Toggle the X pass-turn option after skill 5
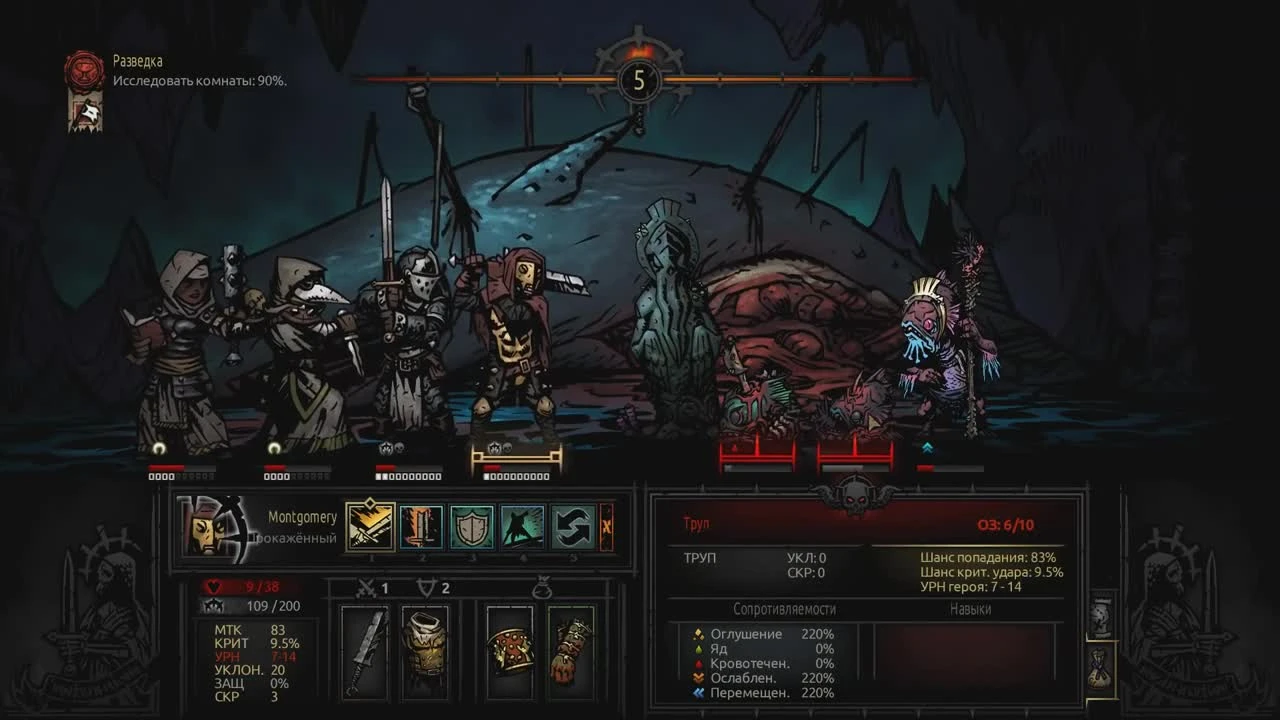The image size is (1280, 720). coord(607,527)
